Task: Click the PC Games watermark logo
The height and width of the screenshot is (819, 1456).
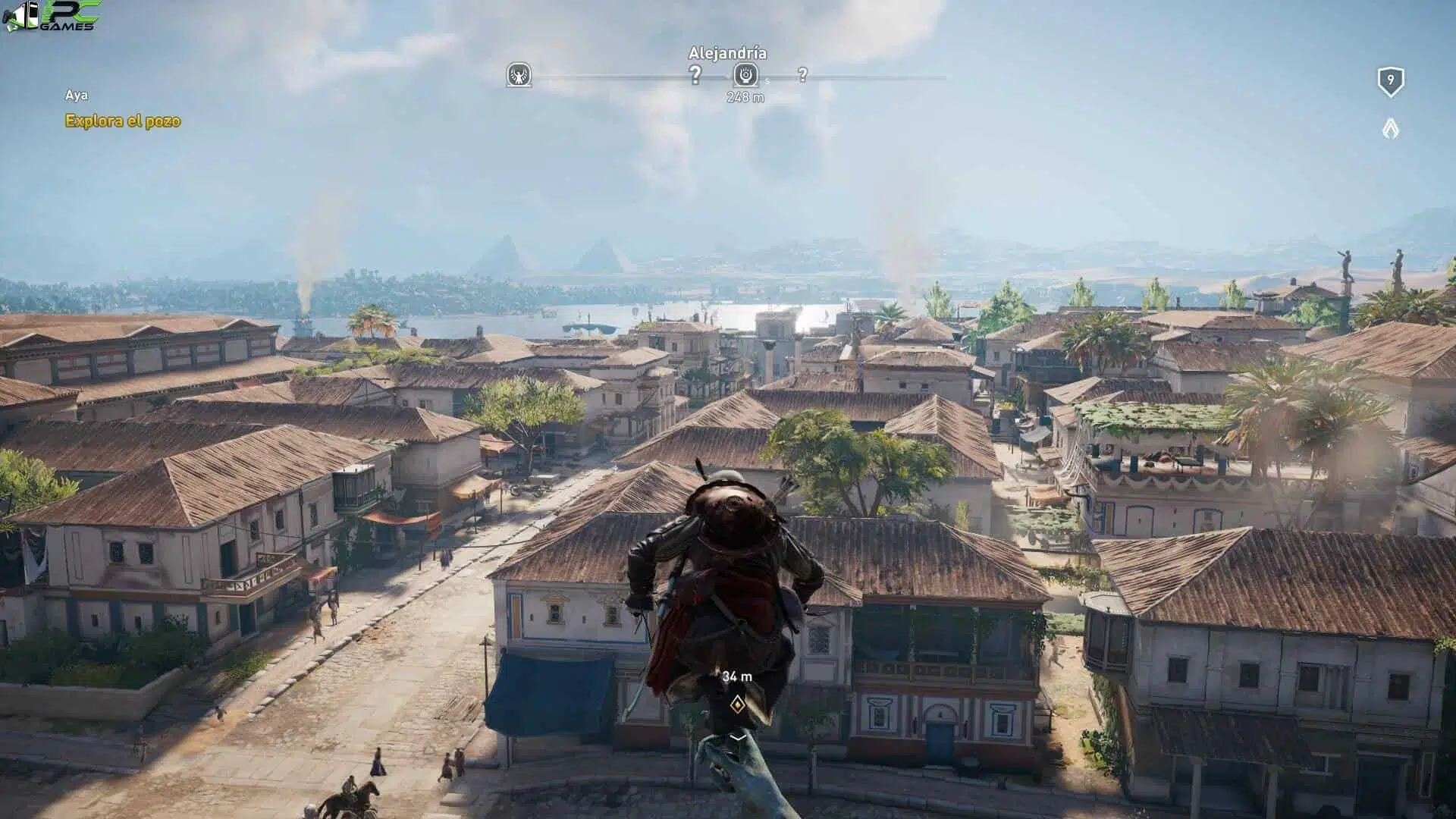Action: [50, 17]
